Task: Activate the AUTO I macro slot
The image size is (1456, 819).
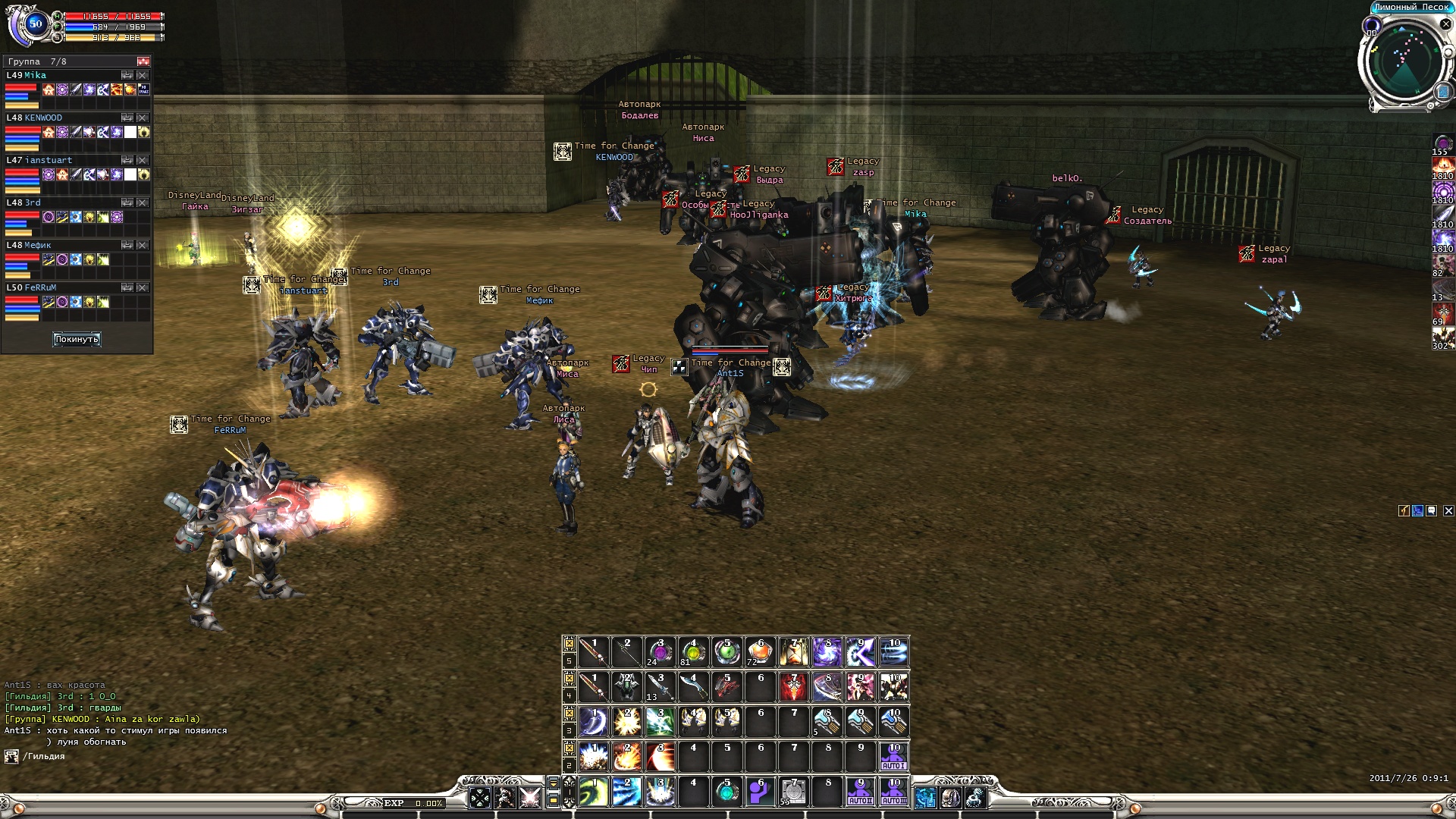Action: 894,757
